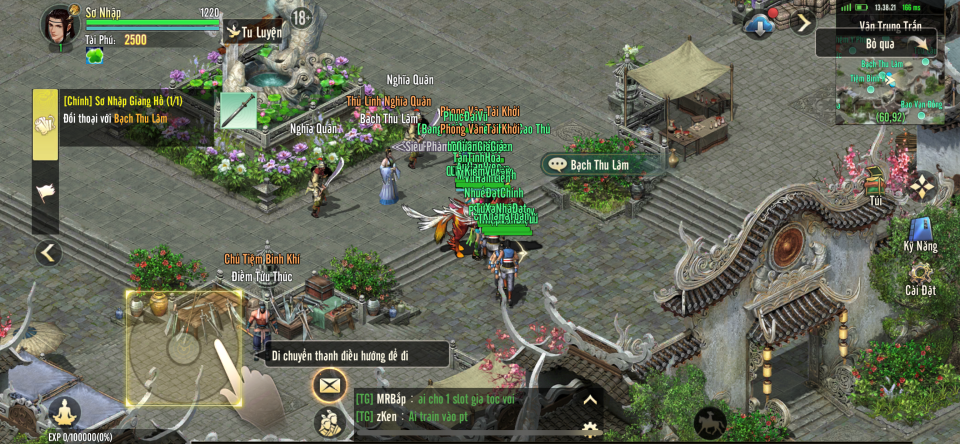Skip the tutorial with Bỏ qua

pos(878,43)
